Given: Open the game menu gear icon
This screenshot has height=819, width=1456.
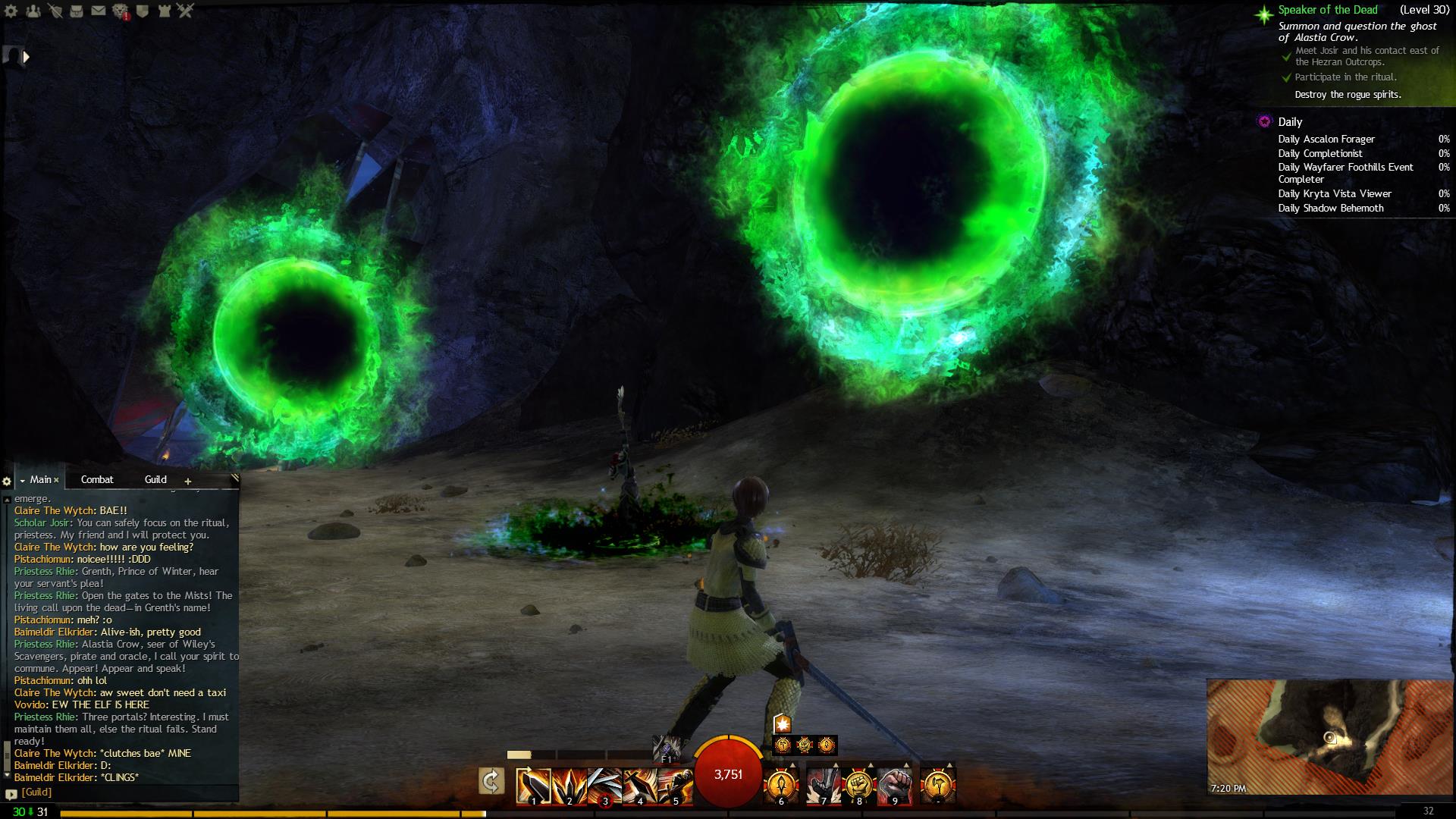Looking at the screenshot, I should [10, 11].
